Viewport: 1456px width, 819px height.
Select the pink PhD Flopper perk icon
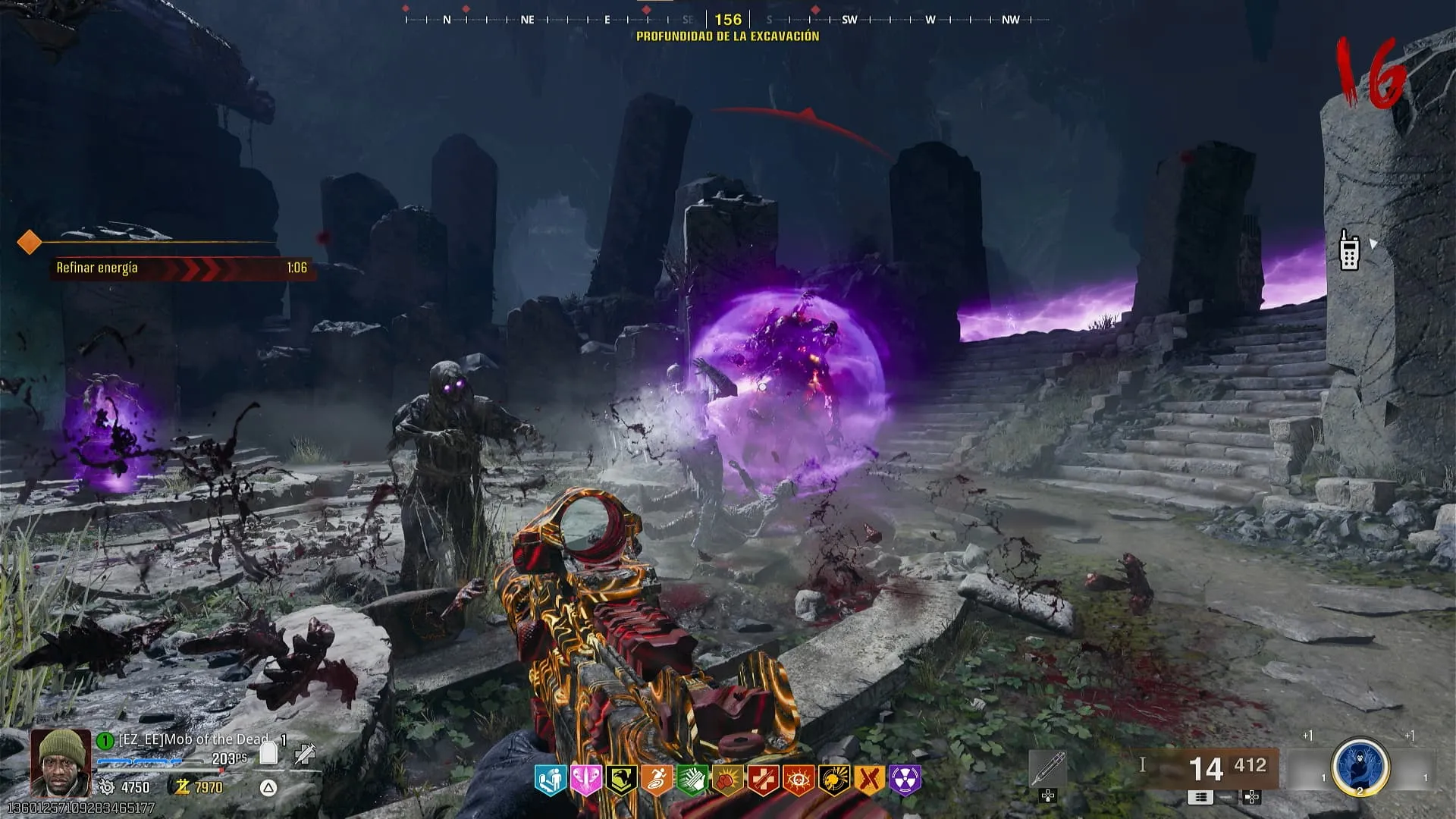[585, 780]
